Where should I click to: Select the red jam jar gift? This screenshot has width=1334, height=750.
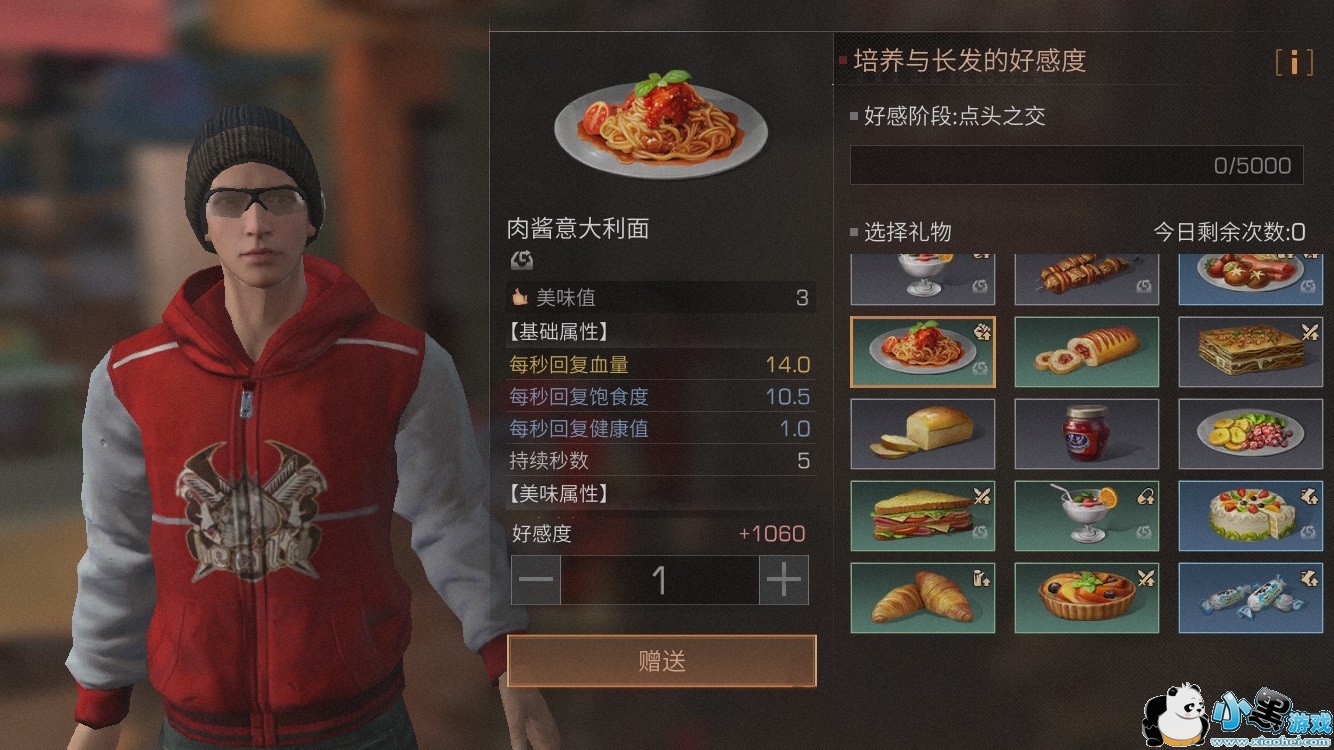1087,434
